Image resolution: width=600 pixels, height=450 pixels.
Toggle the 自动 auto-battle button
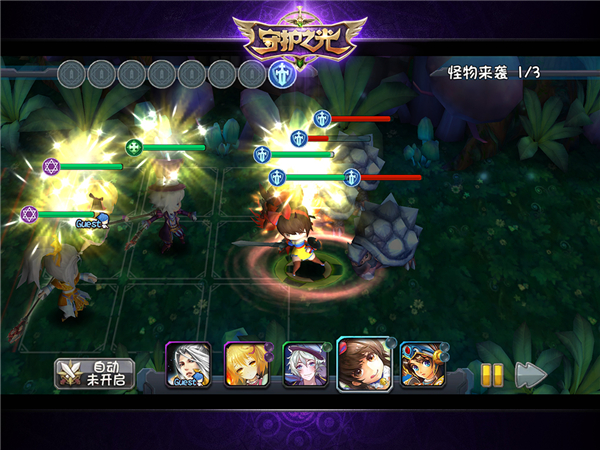click(x=94, y=374)
